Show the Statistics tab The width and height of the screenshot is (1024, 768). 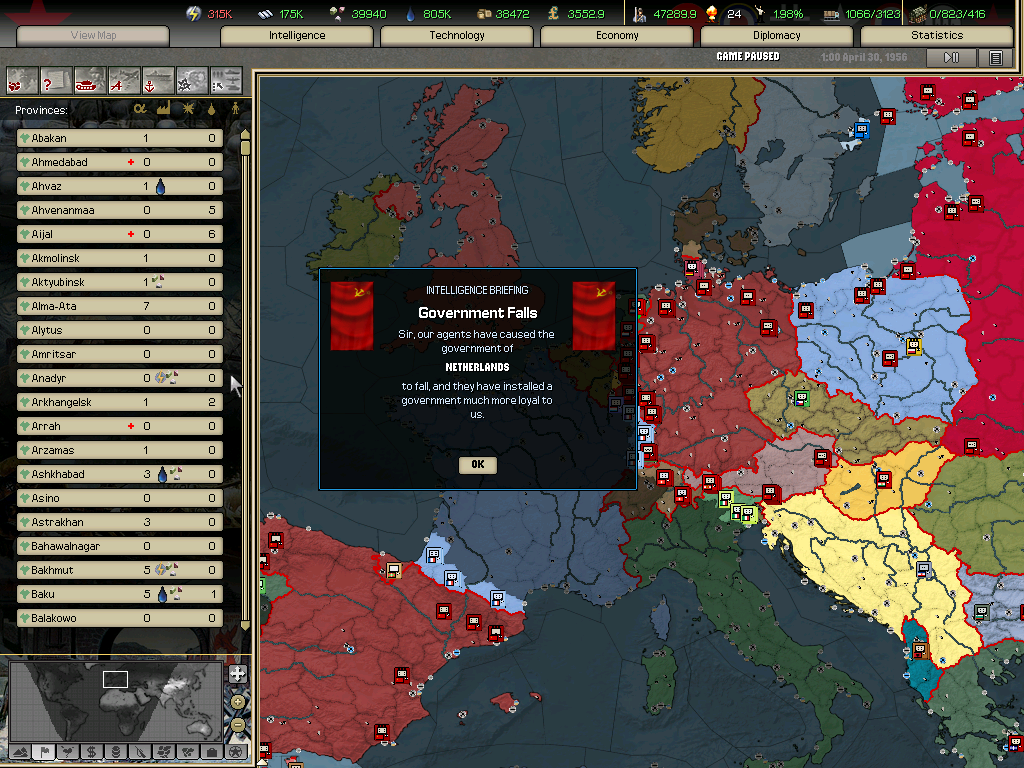click(937, 36)
